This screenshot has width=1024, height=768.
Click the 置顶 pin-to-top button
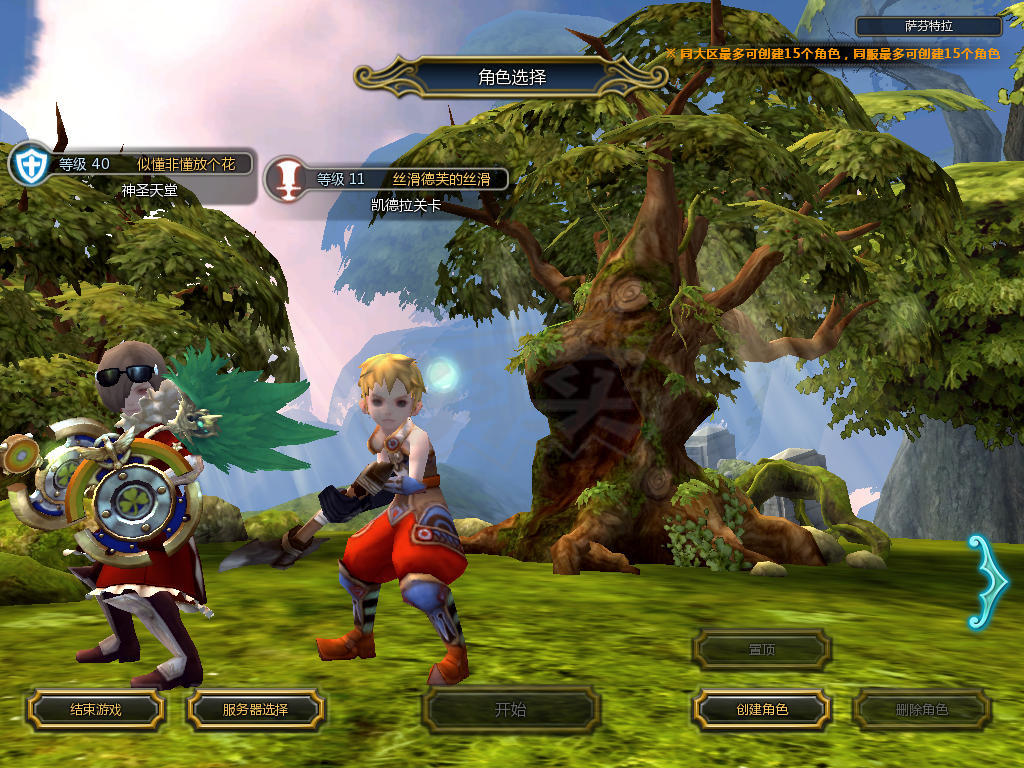761,649
